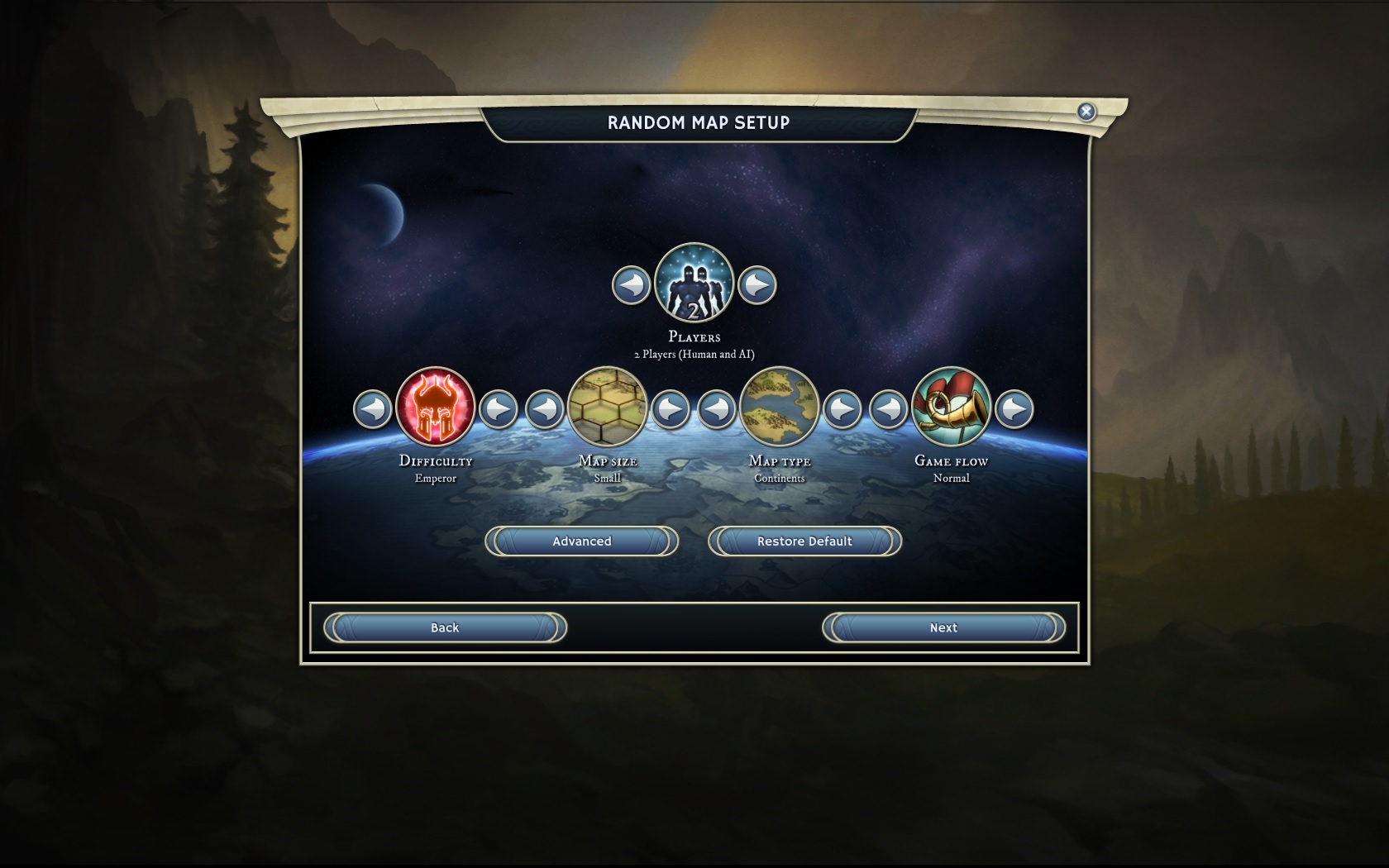
Task: Switch to next map type
Action: click(x=842, y=409)
